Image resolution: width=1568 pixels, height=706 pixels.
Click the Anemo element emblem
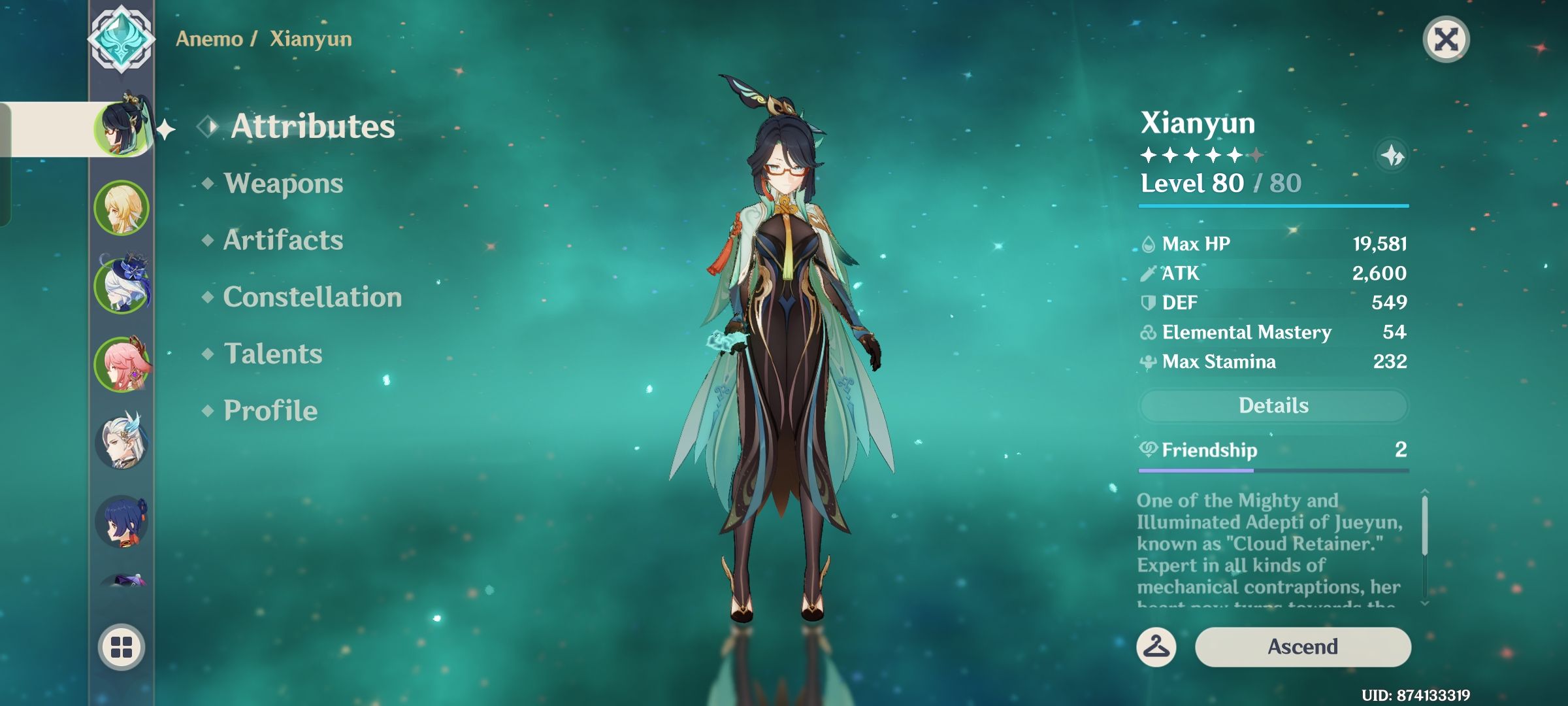[x=121, y=41]
